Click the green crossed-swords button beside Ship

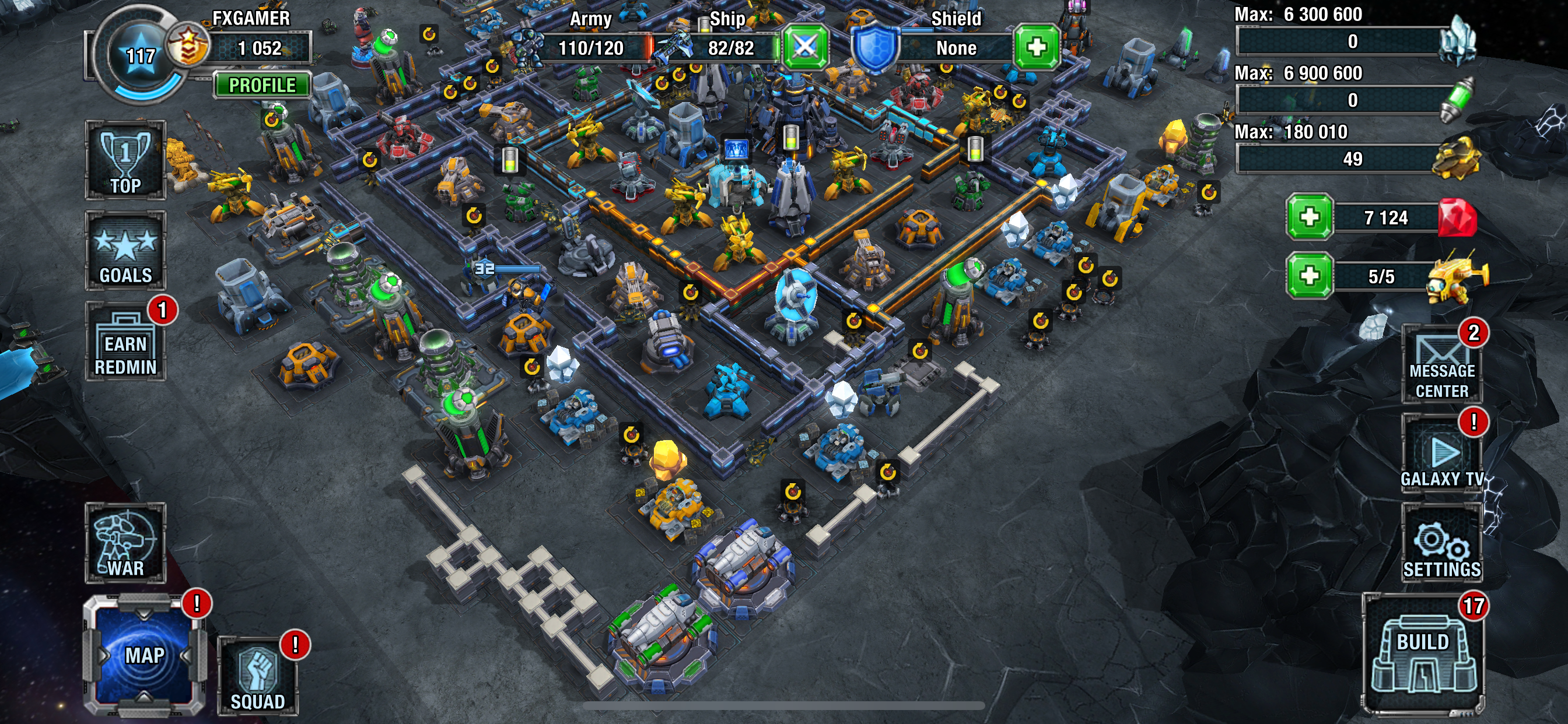(x=804, y=47)
